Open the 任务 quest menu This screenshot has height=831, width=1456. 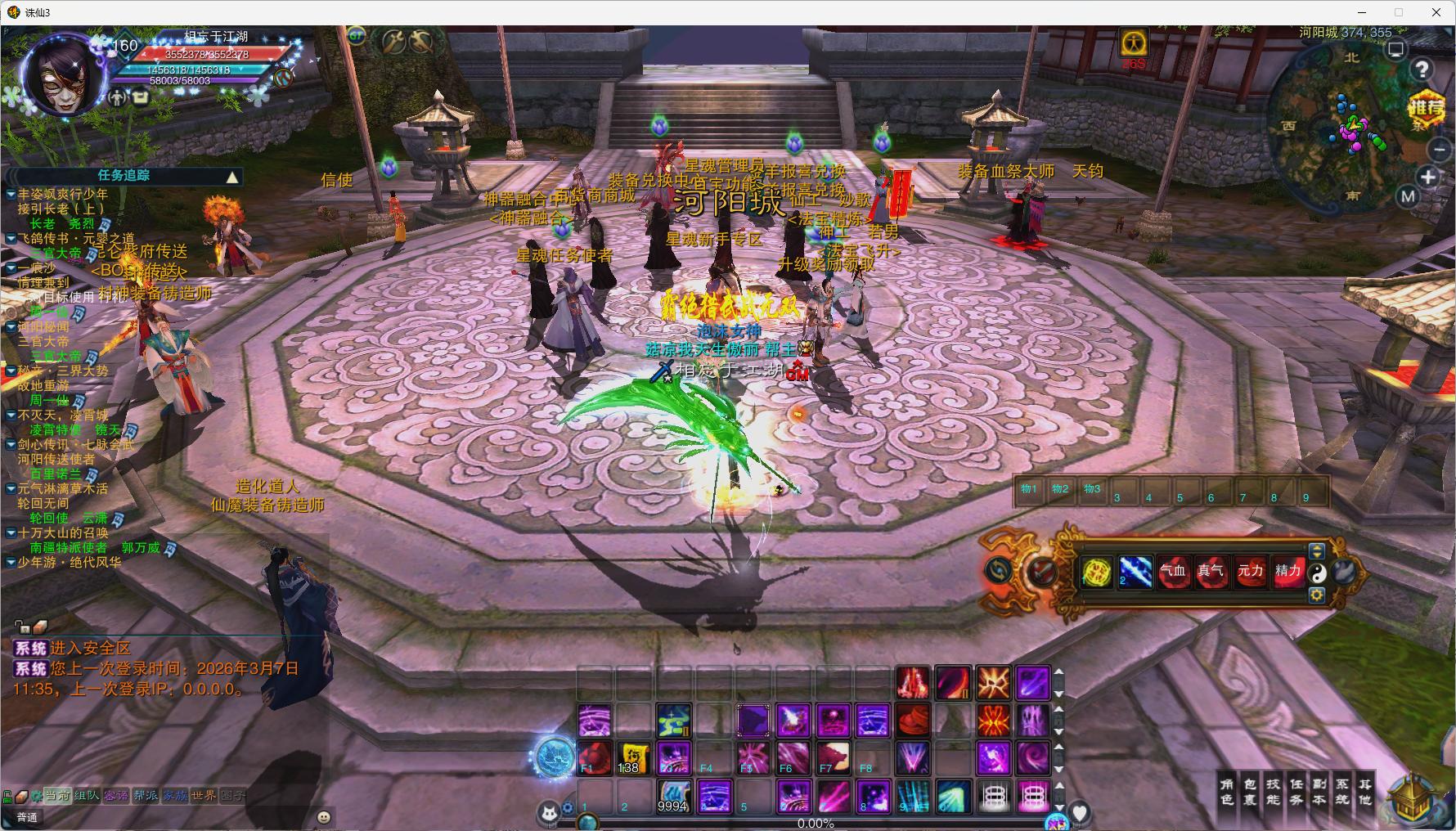click(x=1296, y=792)
